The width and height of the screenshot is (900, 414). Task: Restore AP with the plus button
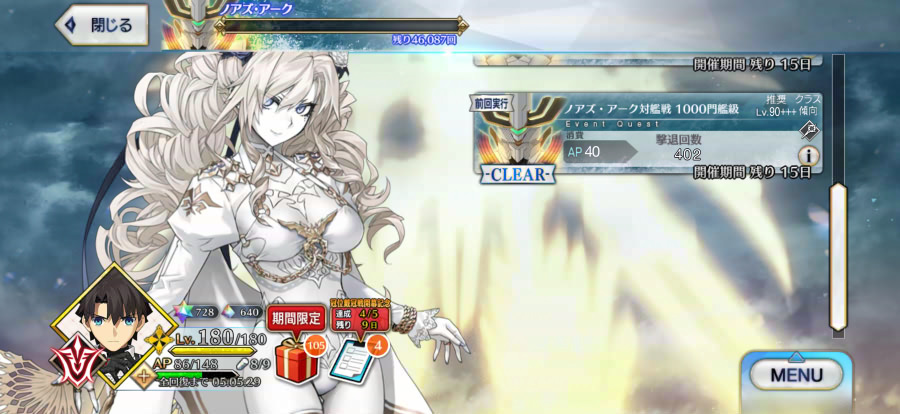[x=144, y=377]
